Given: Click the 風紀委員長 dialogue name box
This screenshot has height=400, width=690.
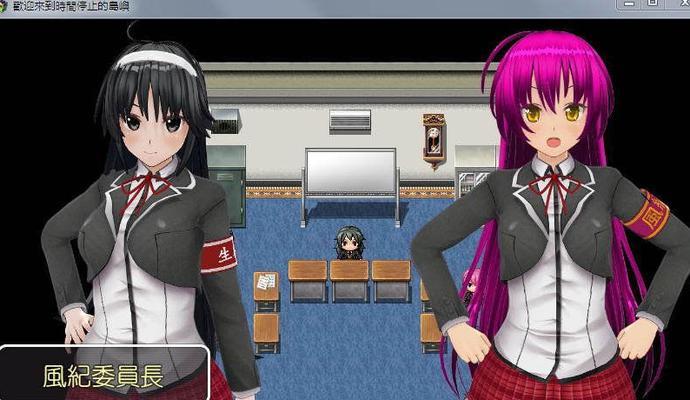Looking at the screenshot, I should pos(105,375).
